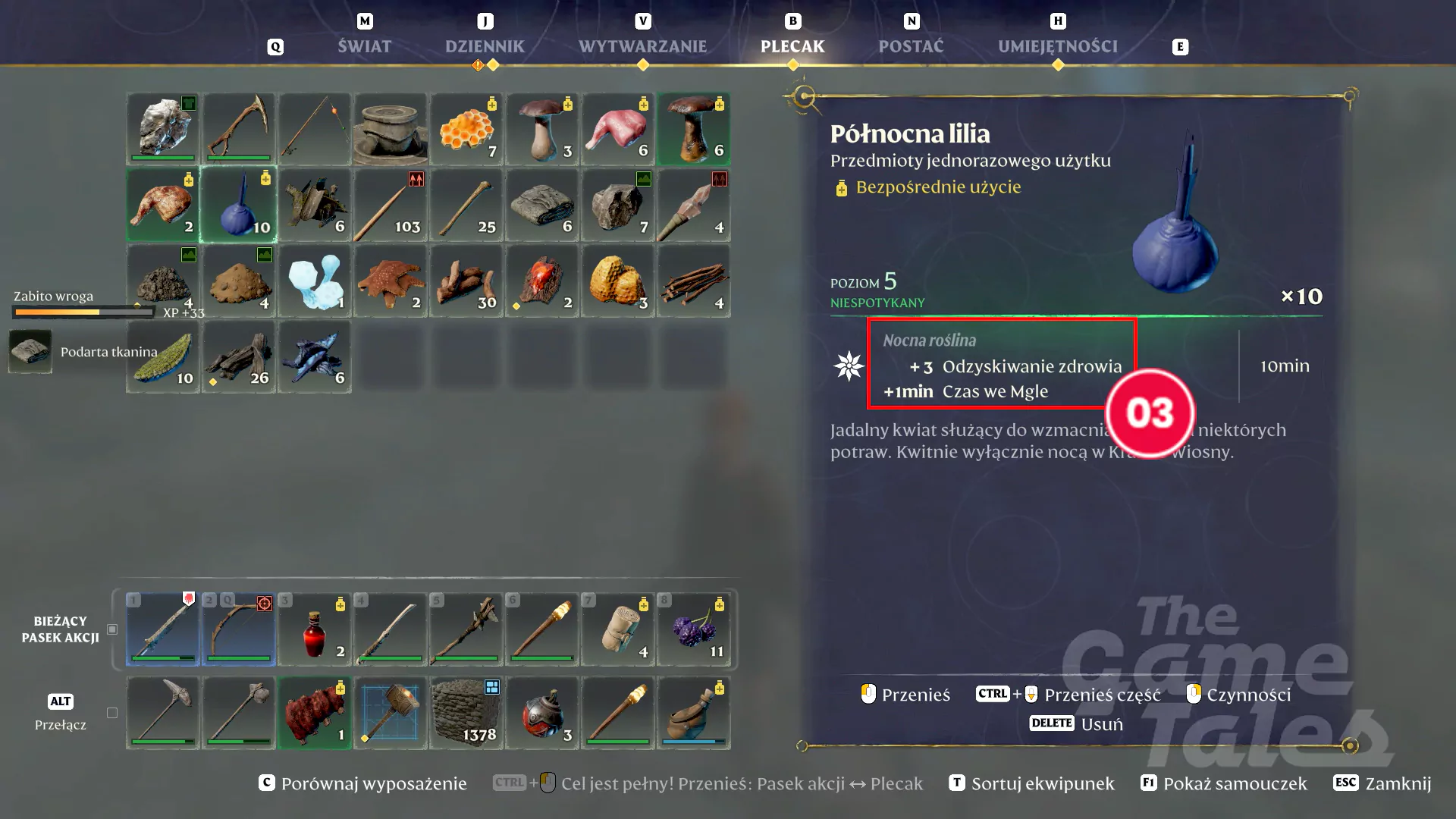The width and height of the screenshot is (1456, 819).
Task: Click Zamknij to close the backpack
Action: coord(1401,783)
